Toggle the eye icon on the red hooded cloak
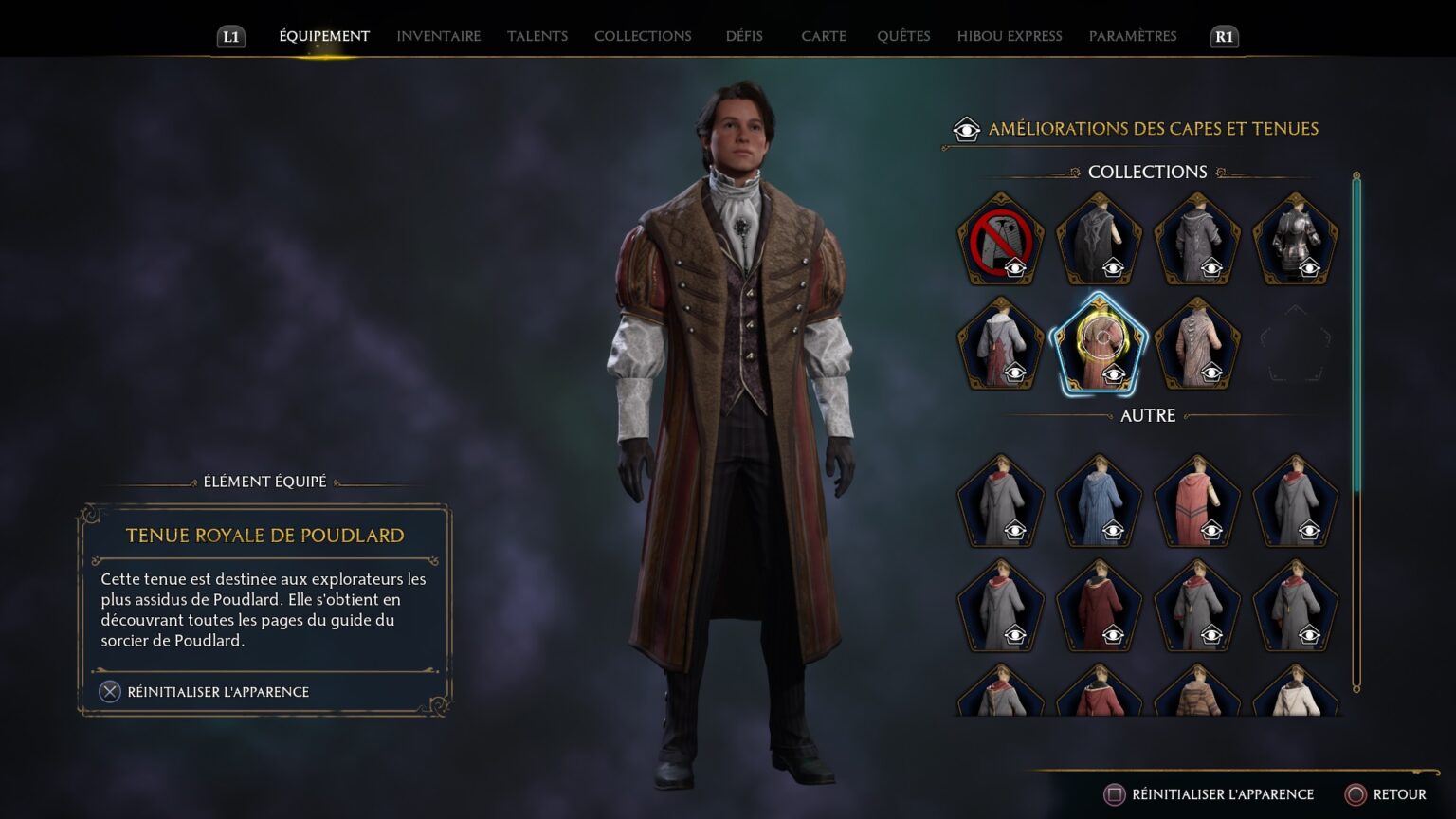 point(1214,528)
